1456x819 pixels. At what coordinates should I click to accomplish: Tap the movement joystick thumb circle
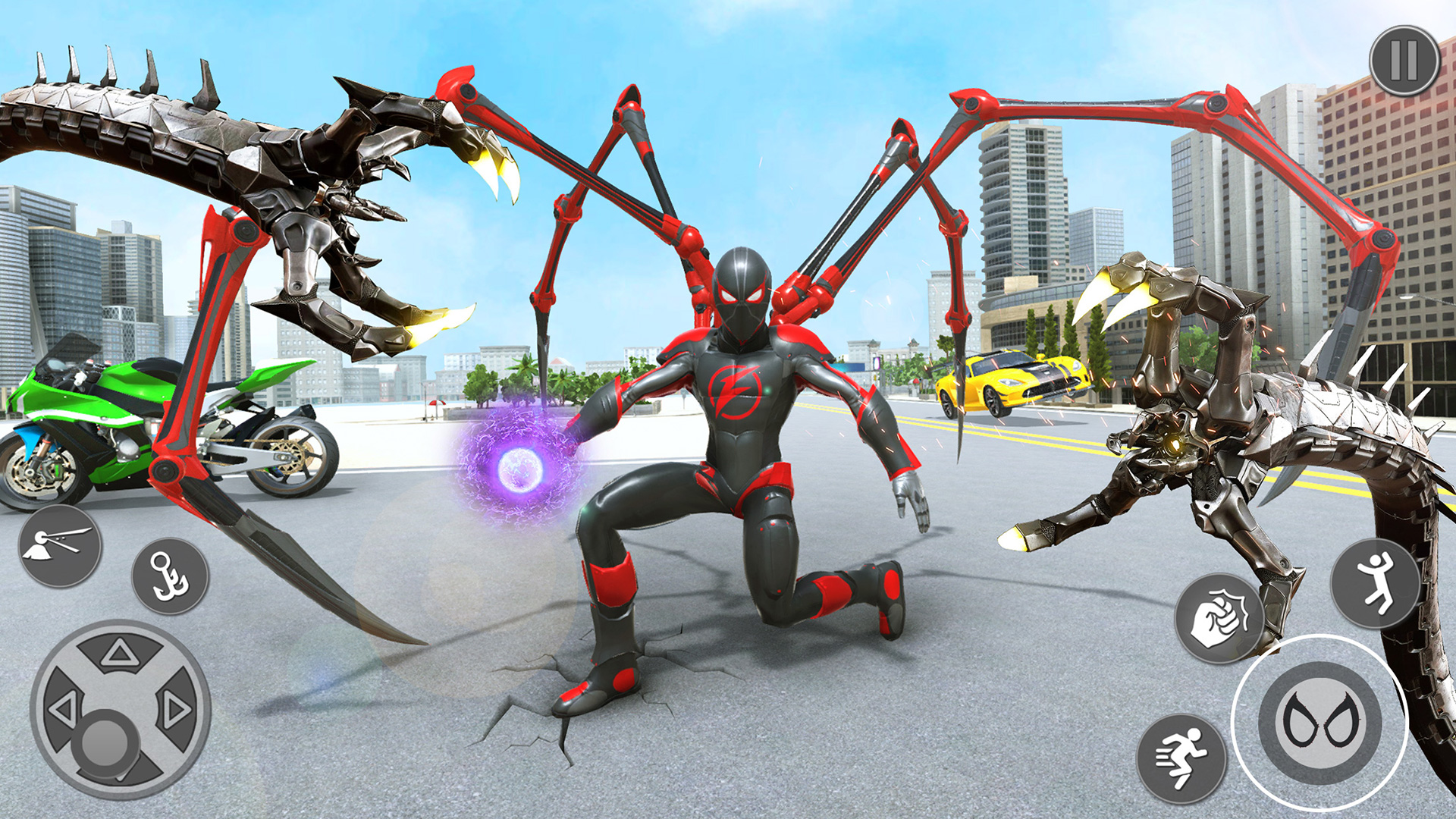click(x=107, y=740)
